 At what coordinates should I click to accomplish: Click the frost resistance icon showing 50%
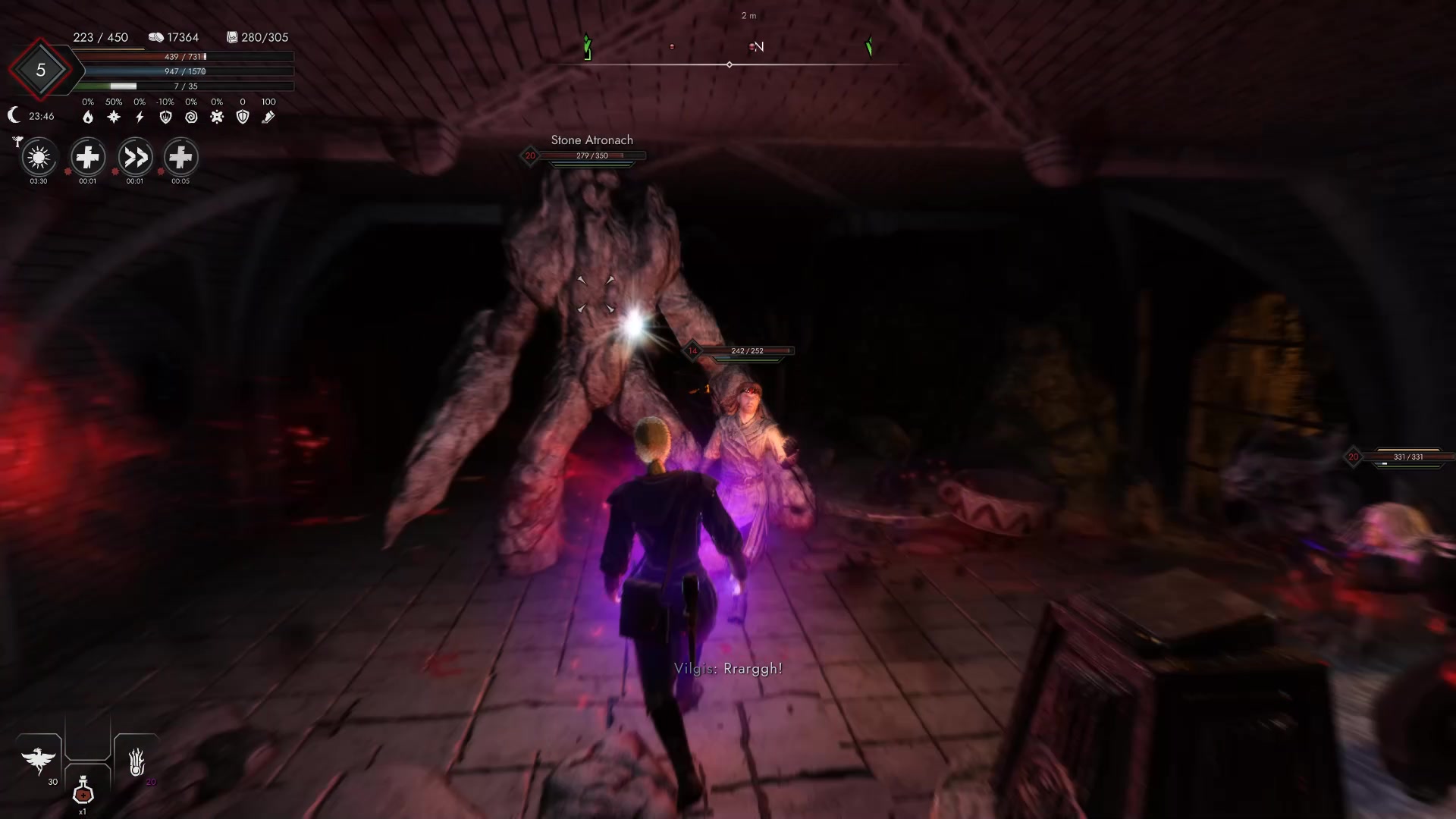coord(112,117)
